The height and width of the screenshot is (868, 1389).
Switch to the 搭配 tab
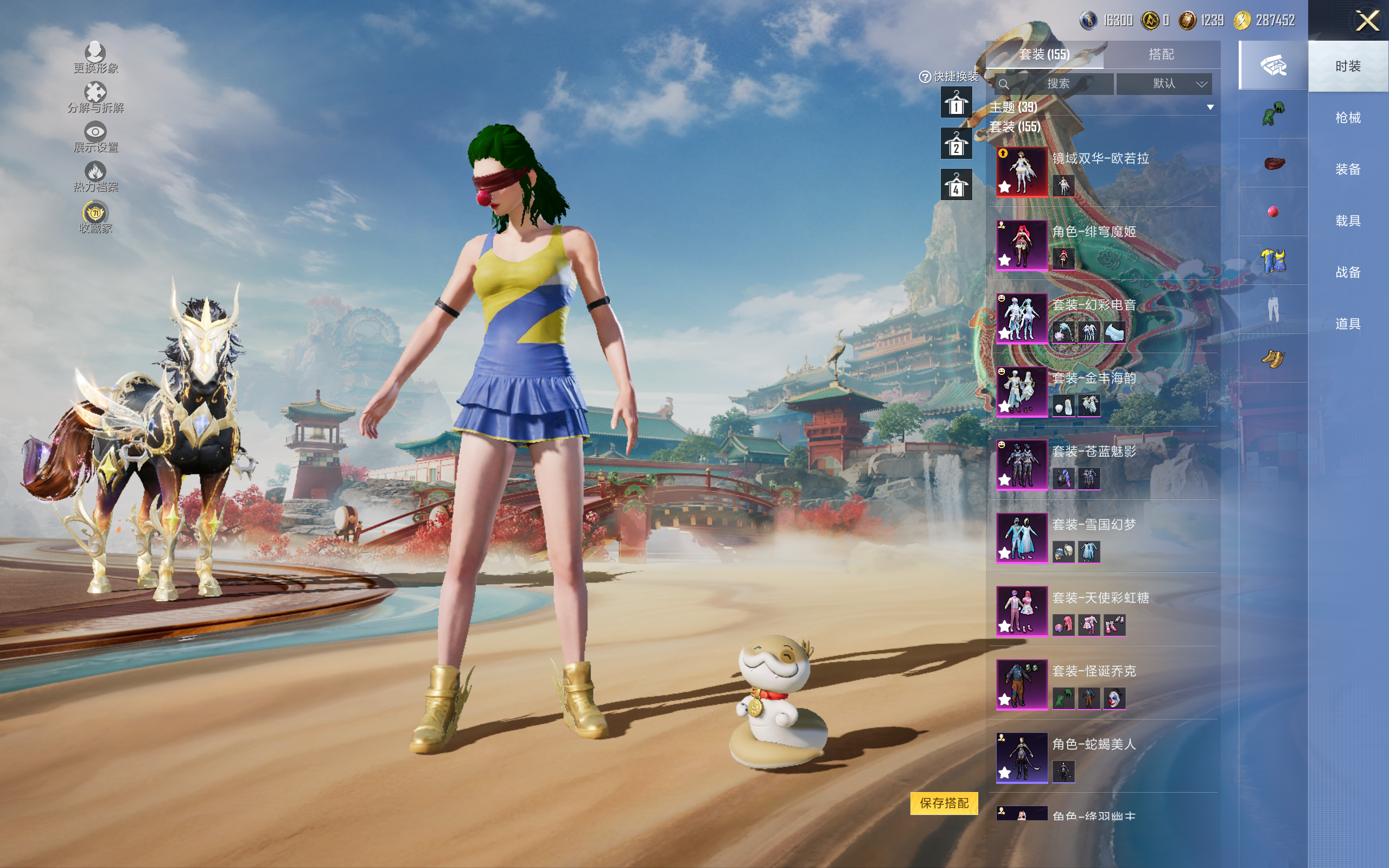click(x=1161, y=55)
